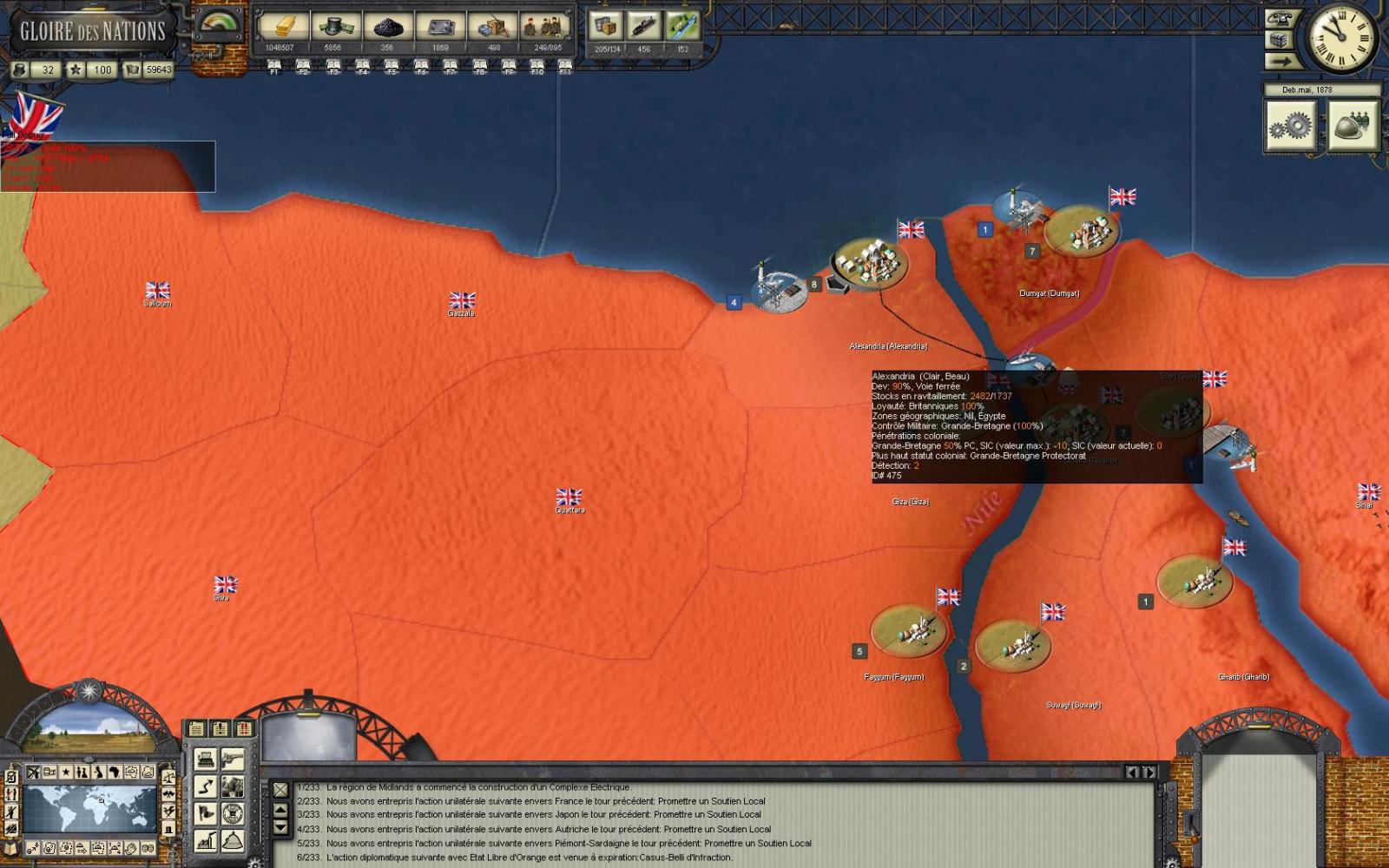
Task: Toggle the weather overlay filter above the minimap
Action: tap(131, 772)
